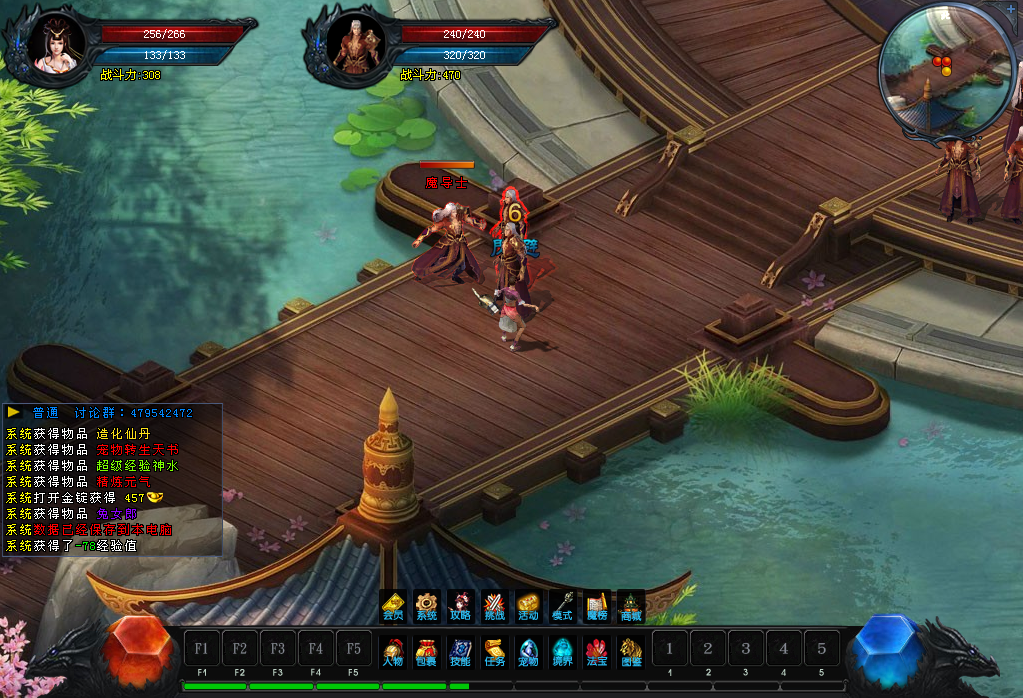This screenshot has width=1023, height=698.
Task: Open the 境界 realm menu
Action: pyautogui.click(x=562, y=652)
